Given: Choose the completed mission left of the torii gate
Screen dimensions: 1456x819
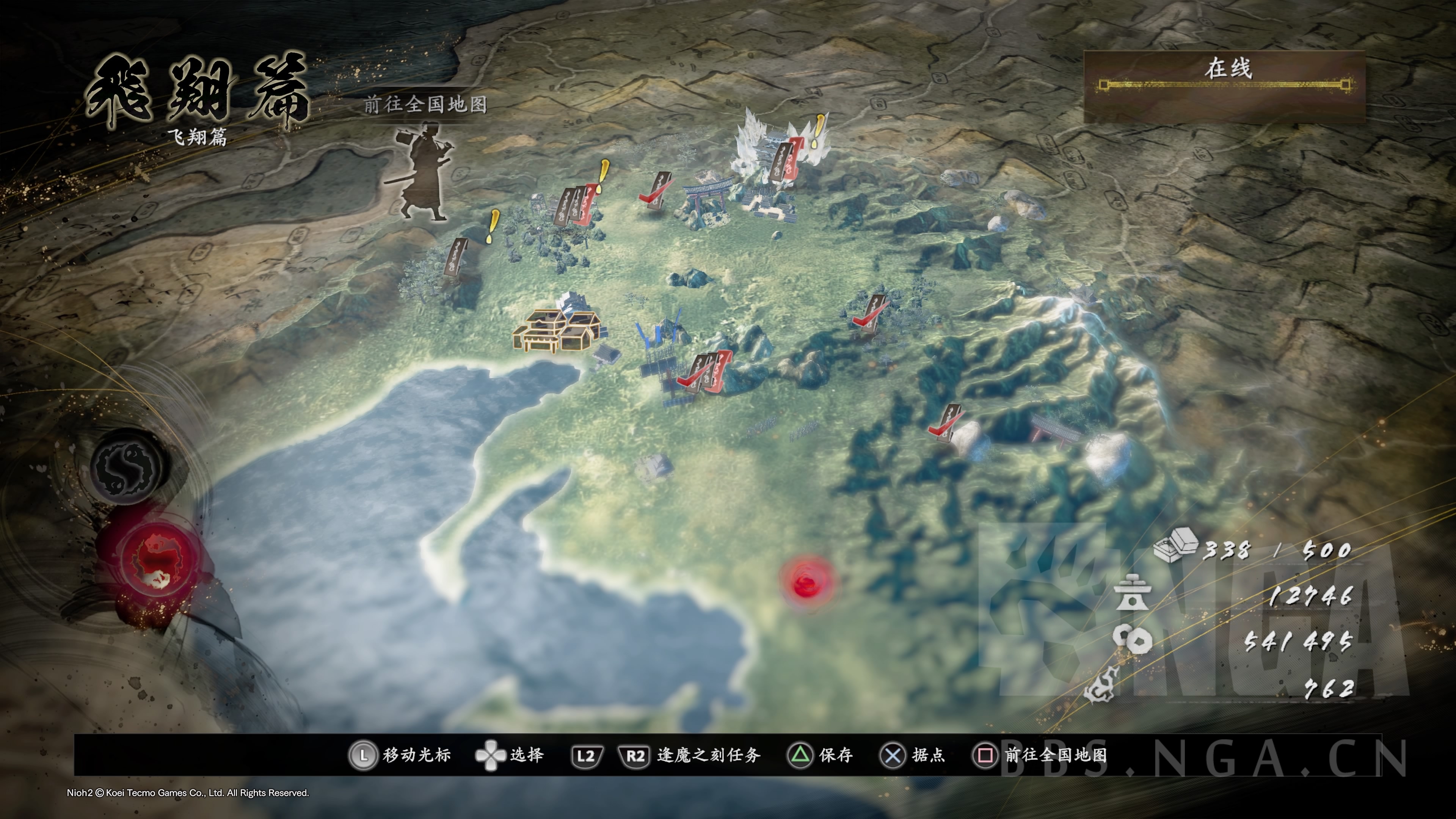Looking at the screenshot, I should [657, 190].
